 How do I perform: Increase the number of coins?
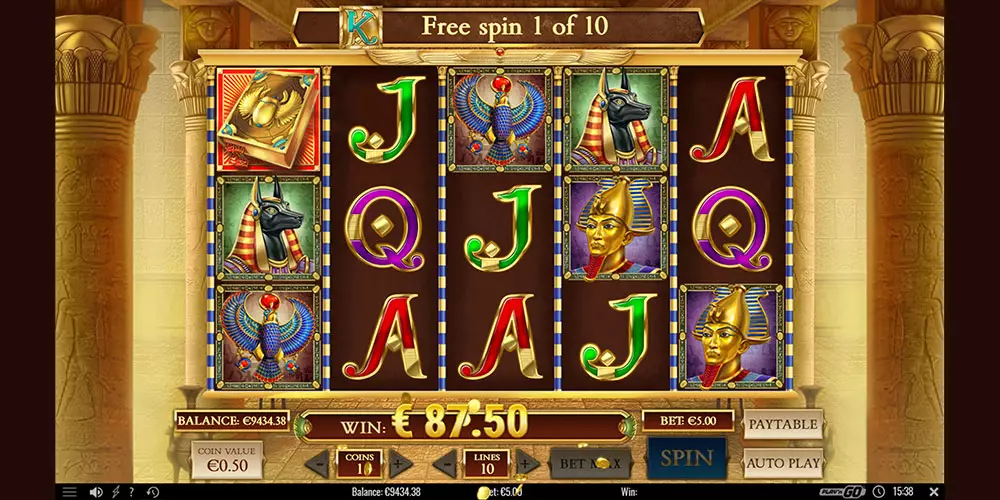click(x=397, y=463)
